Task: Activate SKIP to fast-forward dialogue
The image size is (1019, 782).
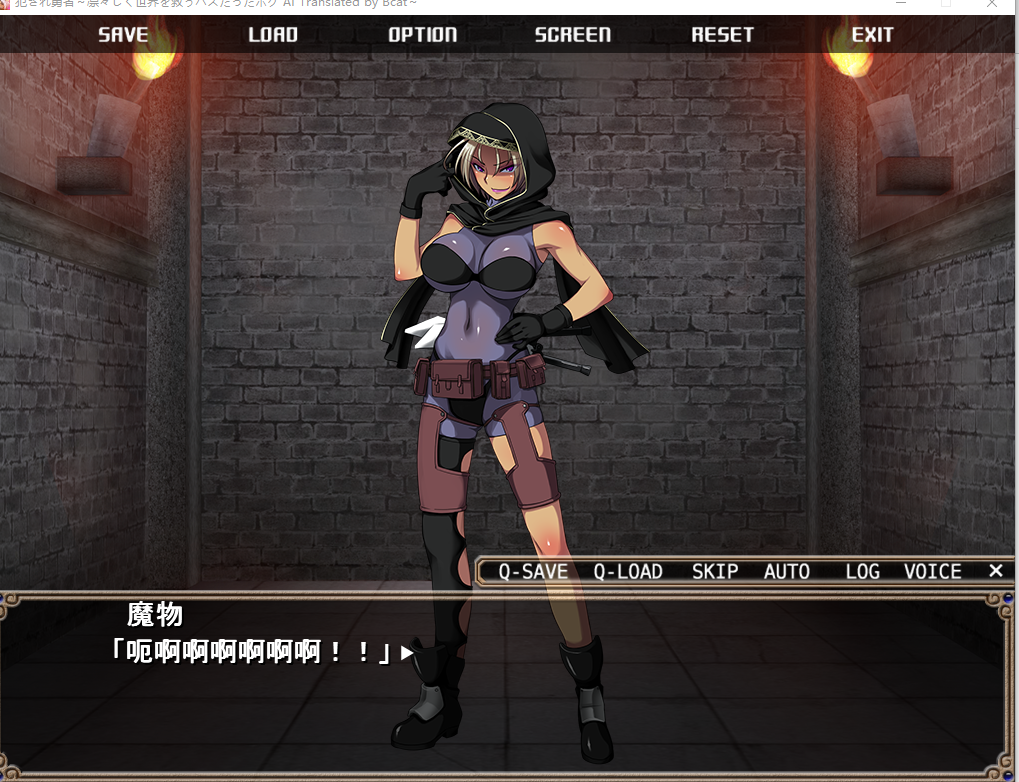Action: click(715, 572)
